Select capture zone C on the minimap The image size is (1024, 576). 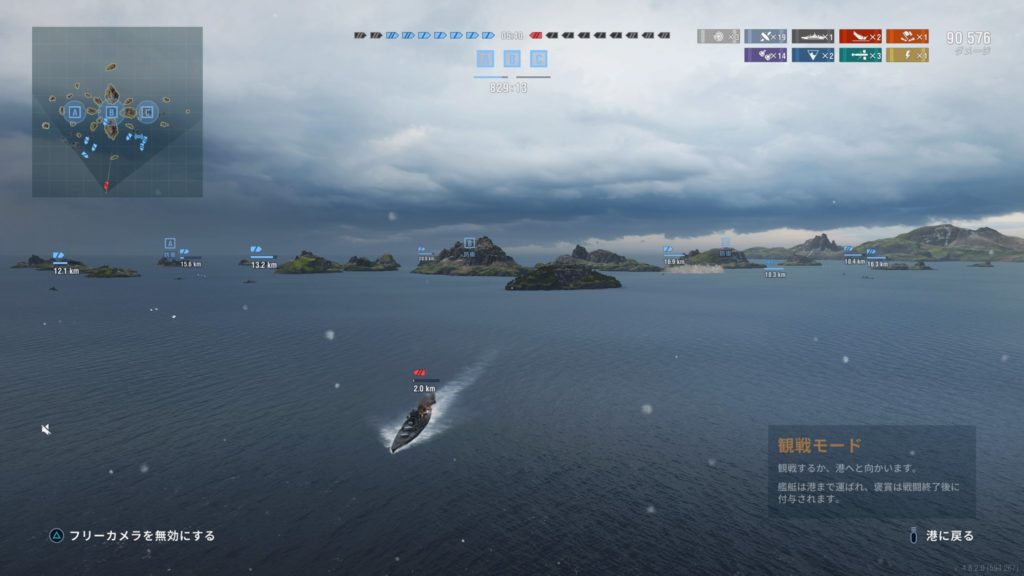pyautogui.click(x=146, y=112)
